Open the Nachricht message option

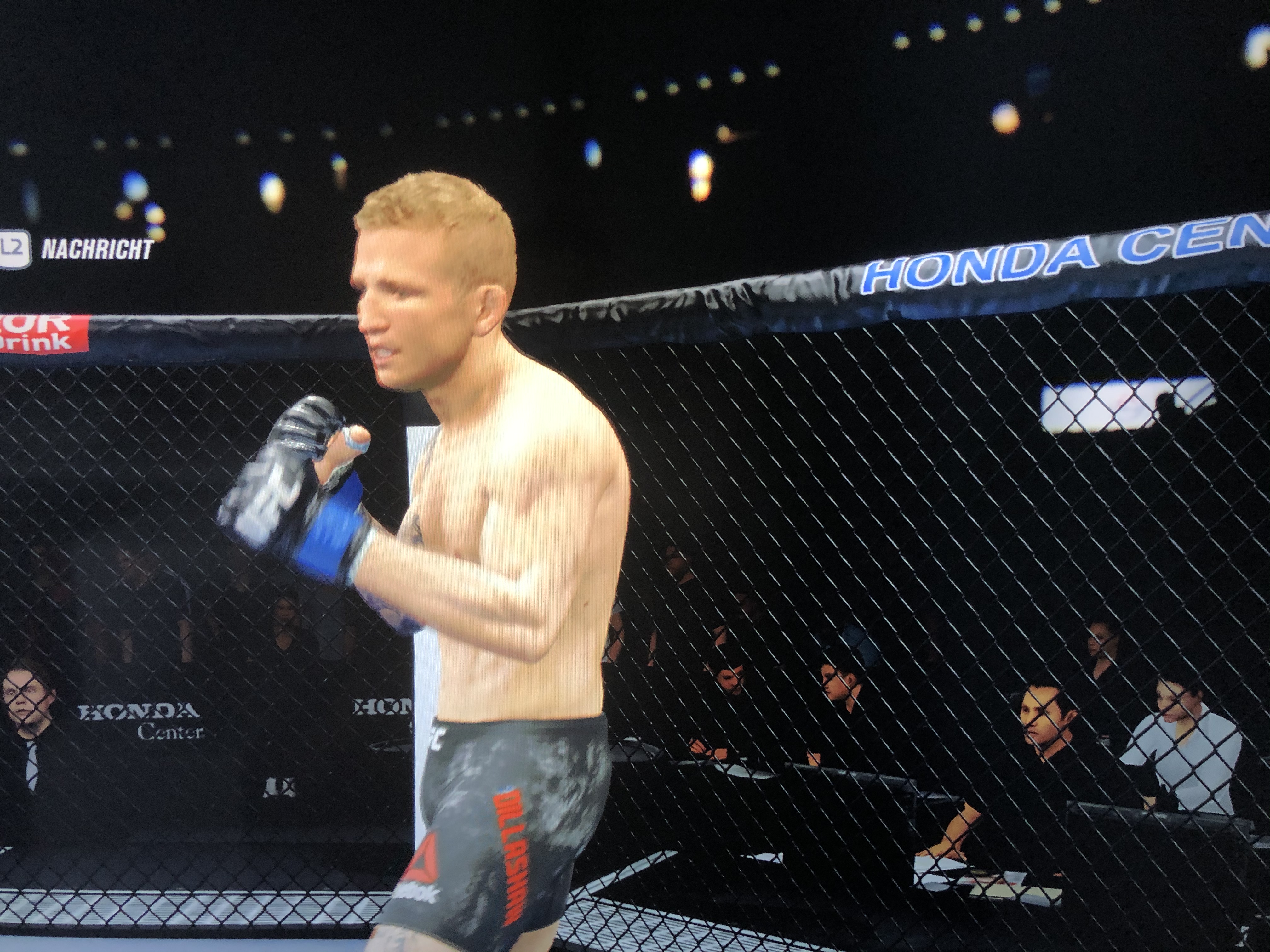[x=96, y=249]
